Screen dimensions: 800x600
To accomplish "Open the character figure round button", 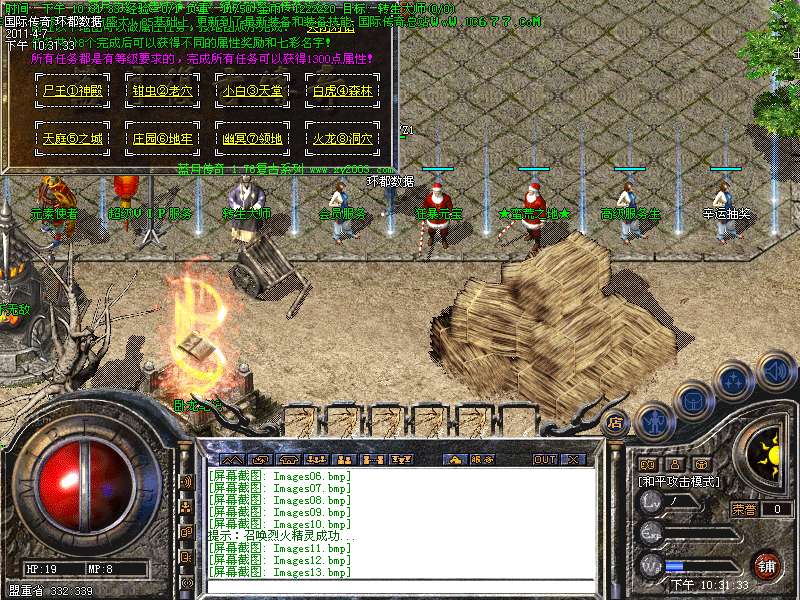I will 653,420.
